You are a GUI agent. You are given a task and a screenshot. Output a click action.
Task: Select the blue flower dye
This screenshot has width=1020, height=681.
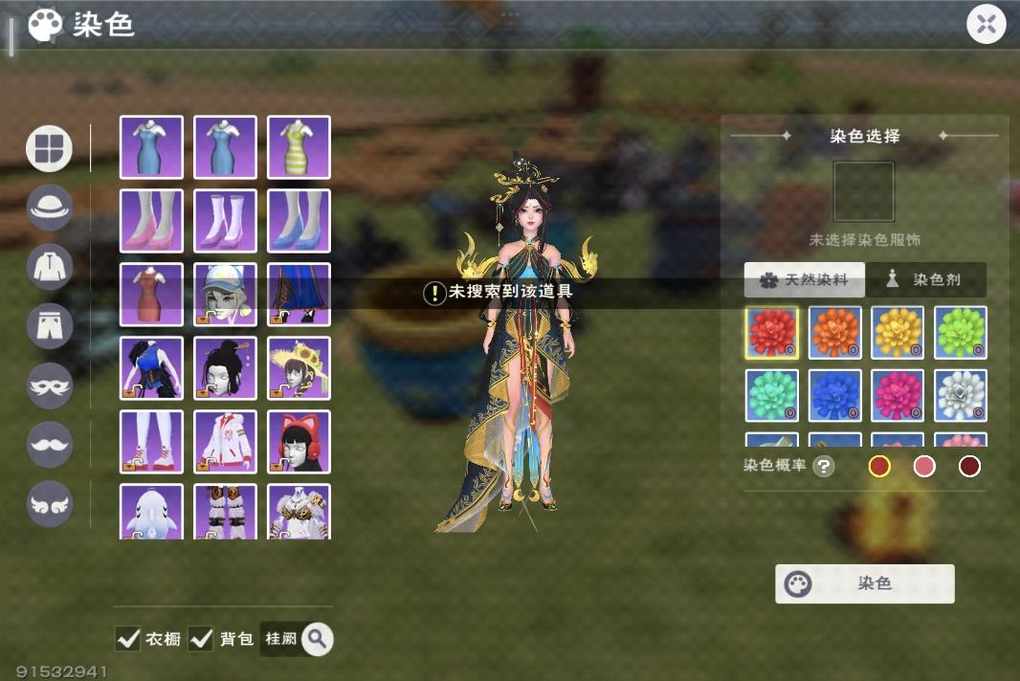coord(835,395)
